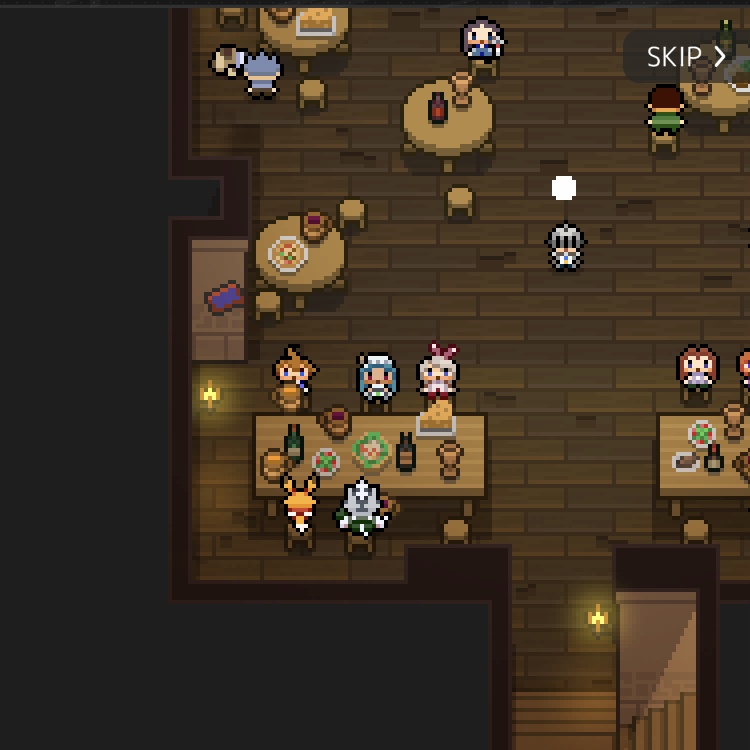The height and width of the screenshot is (750, 750).
Task: Skip the cutscene with the SKIP button
Action: click(686, 57)
